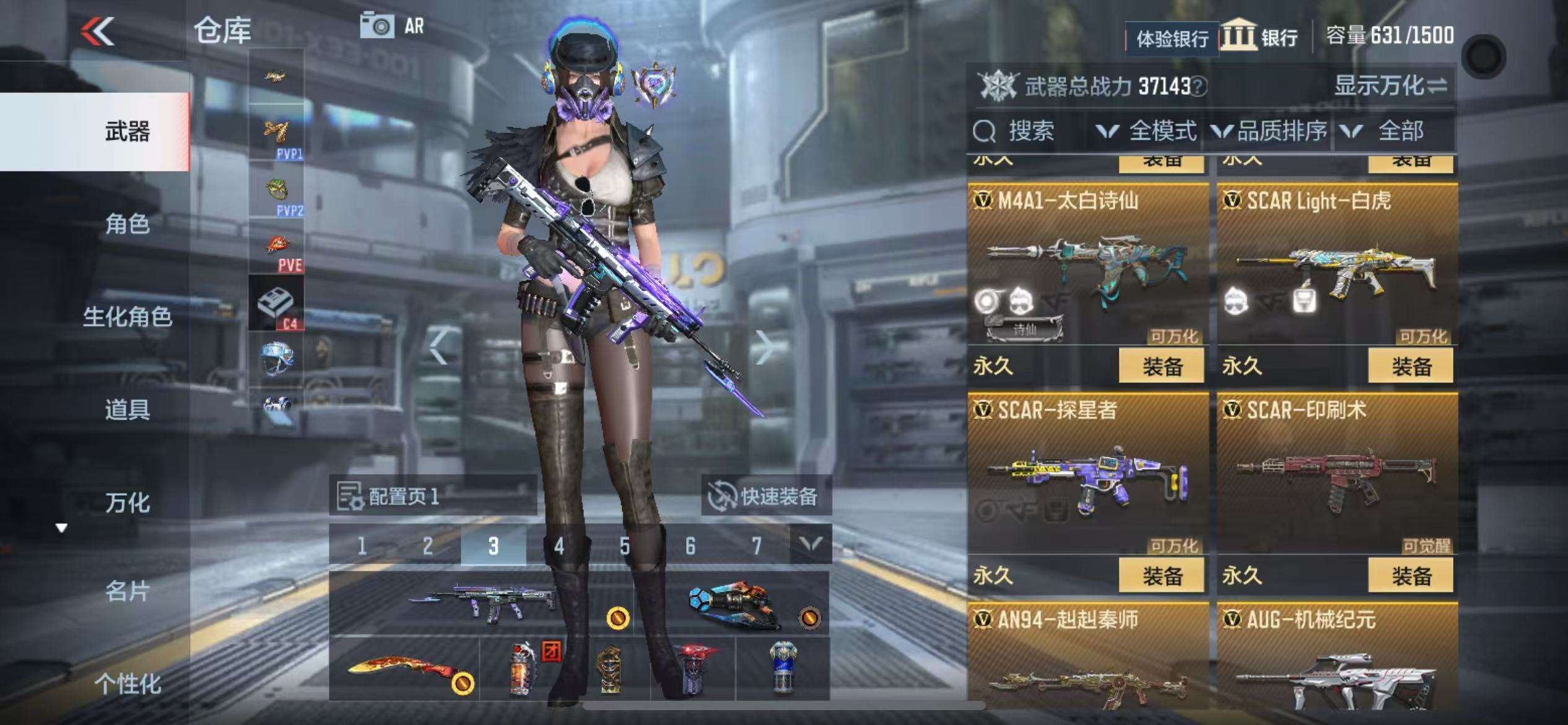Open the 品质排序 sort dropdown

click(1271, 131)
